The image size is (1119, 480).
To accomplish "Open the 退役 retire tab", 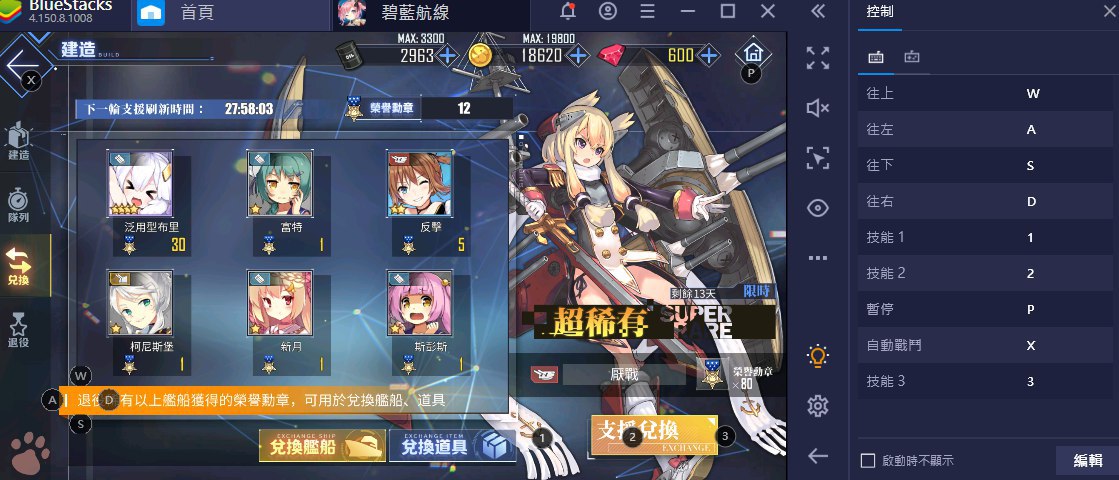I will pos(19,326).
